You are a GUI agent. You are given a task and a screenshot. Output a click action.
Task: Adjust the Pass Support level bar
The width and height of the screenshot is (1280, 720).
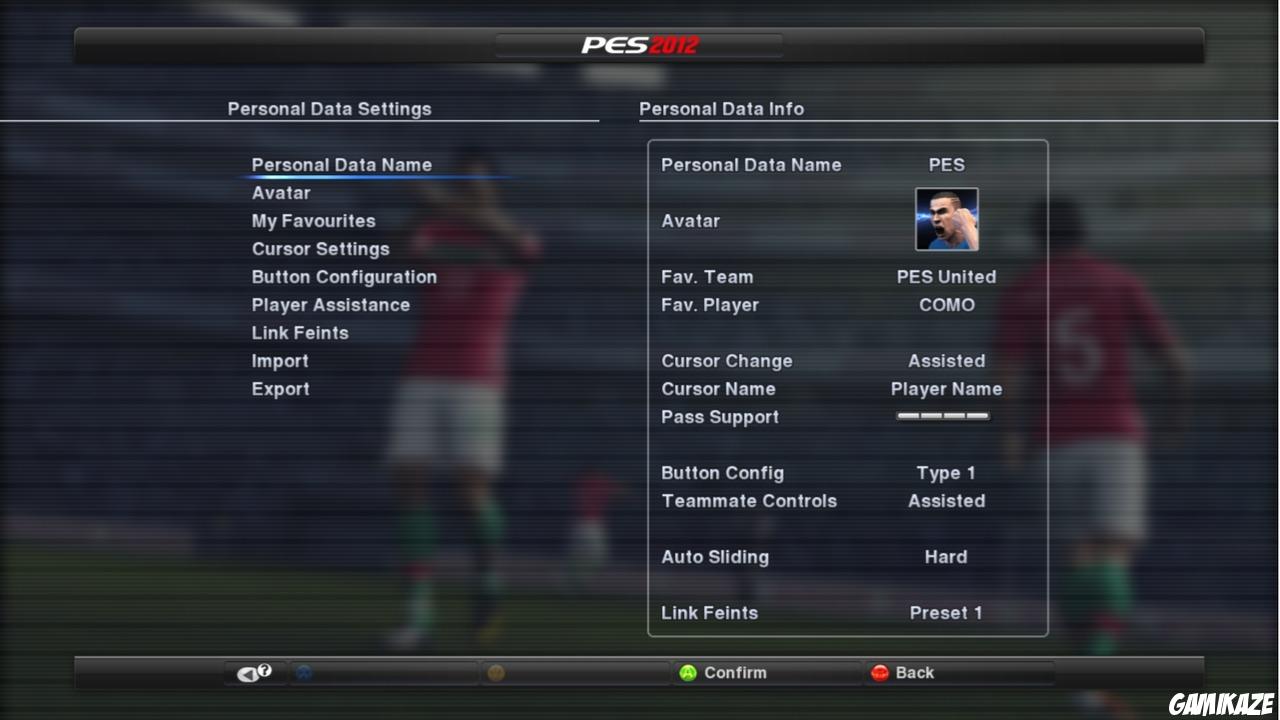942,416
